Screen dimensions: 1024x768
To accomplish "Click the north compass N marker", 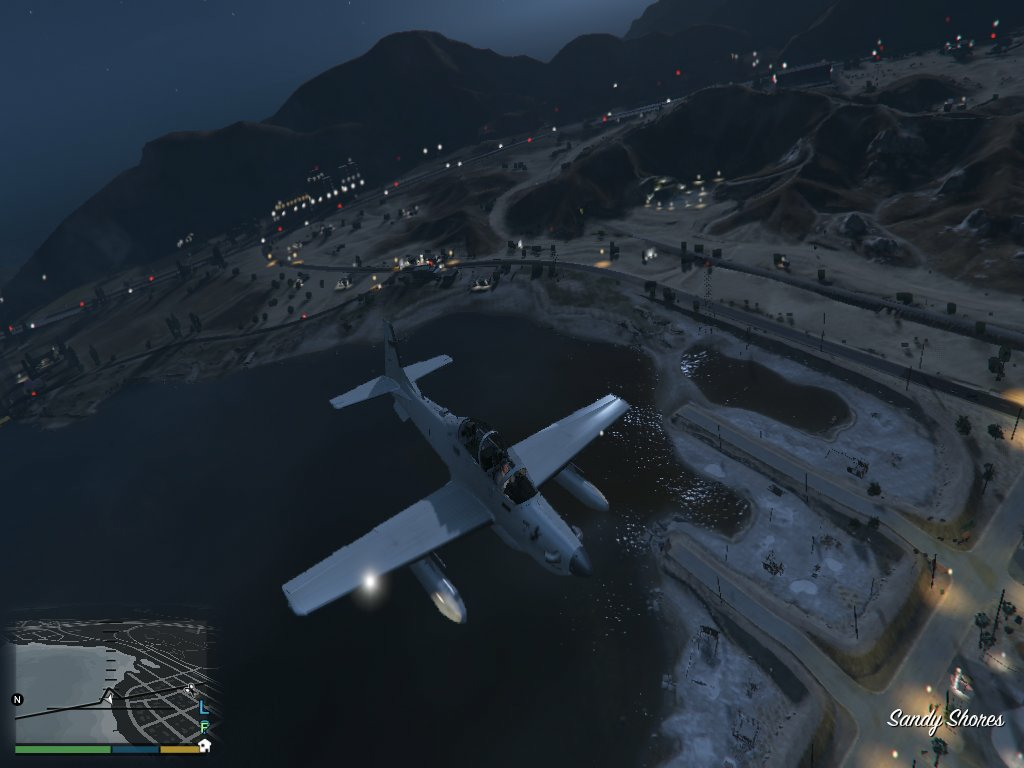I will pyautogui.click(x=17, y=699).
